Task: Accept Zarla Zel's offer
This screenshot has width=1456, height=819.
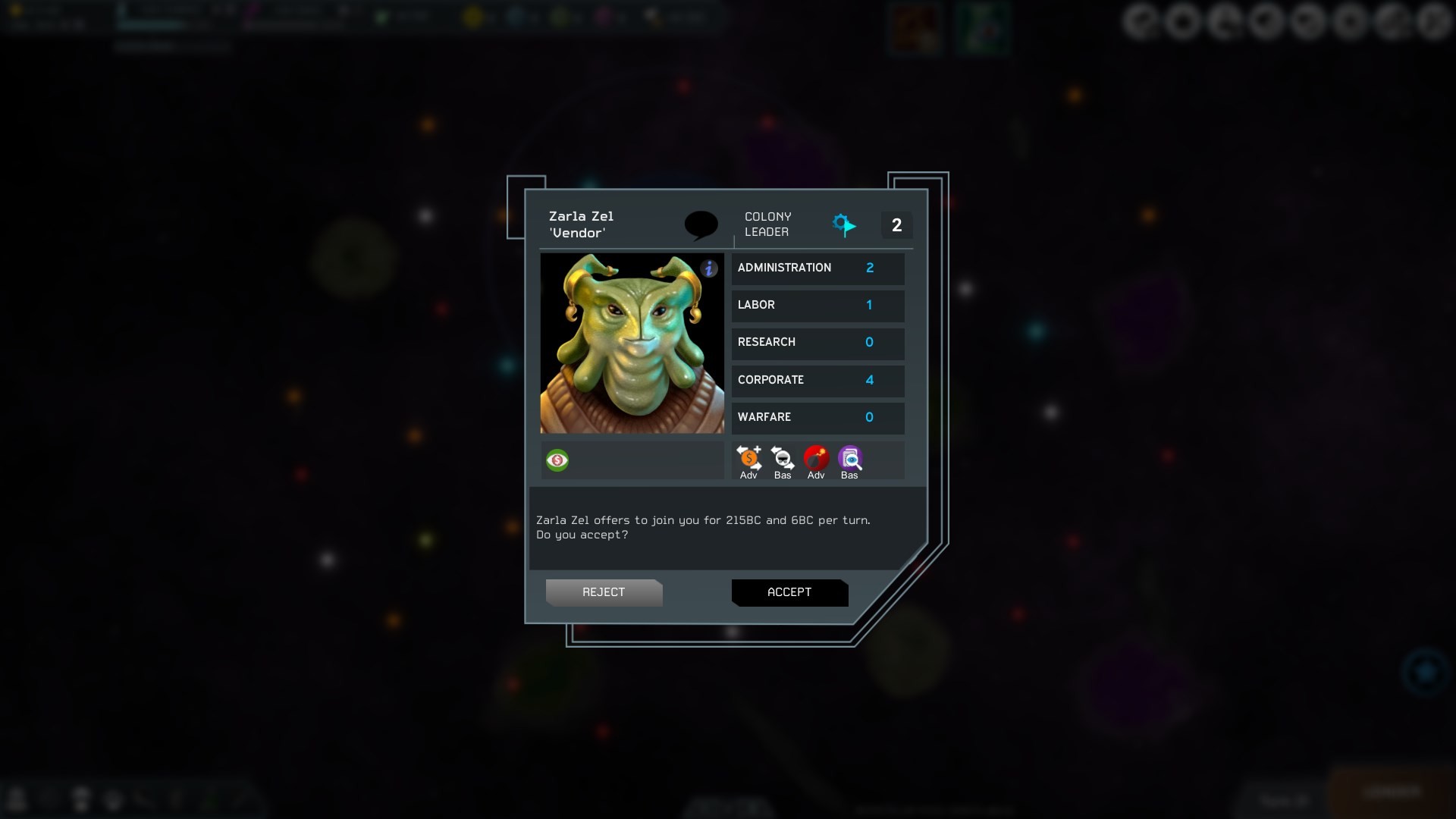Action: (x=789, y=592)
